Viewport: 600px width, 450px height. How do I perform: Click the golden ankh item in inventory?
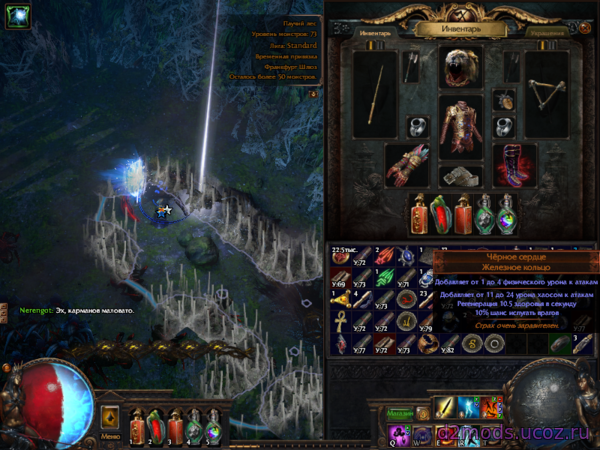tap(341, 321)
